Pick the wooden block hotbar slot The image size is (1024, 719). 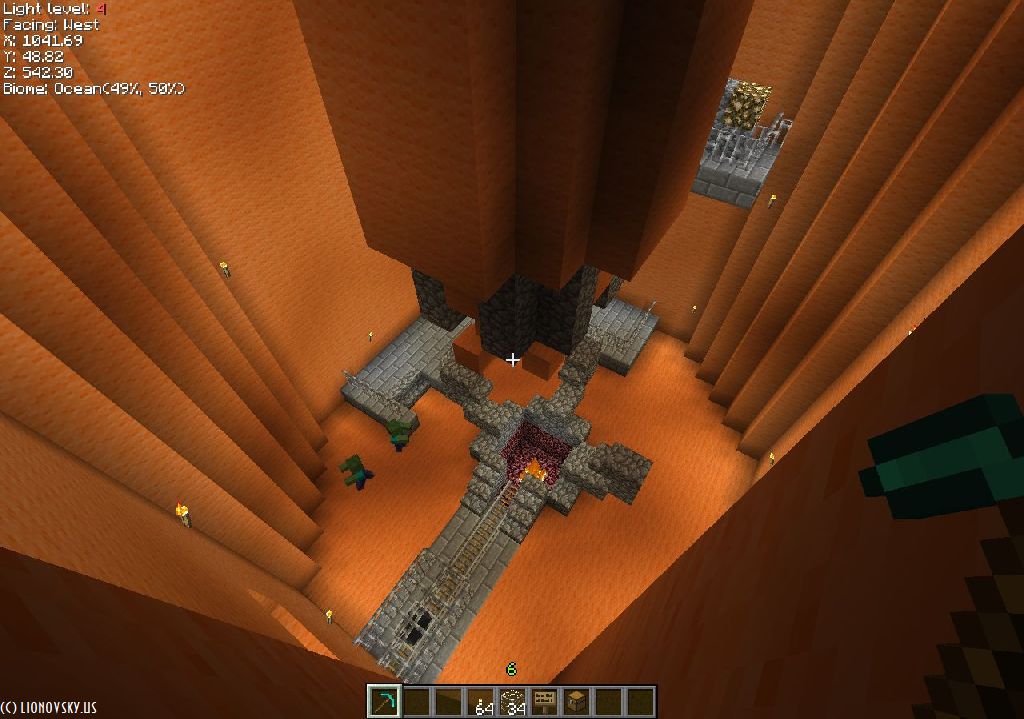(576, 701)
